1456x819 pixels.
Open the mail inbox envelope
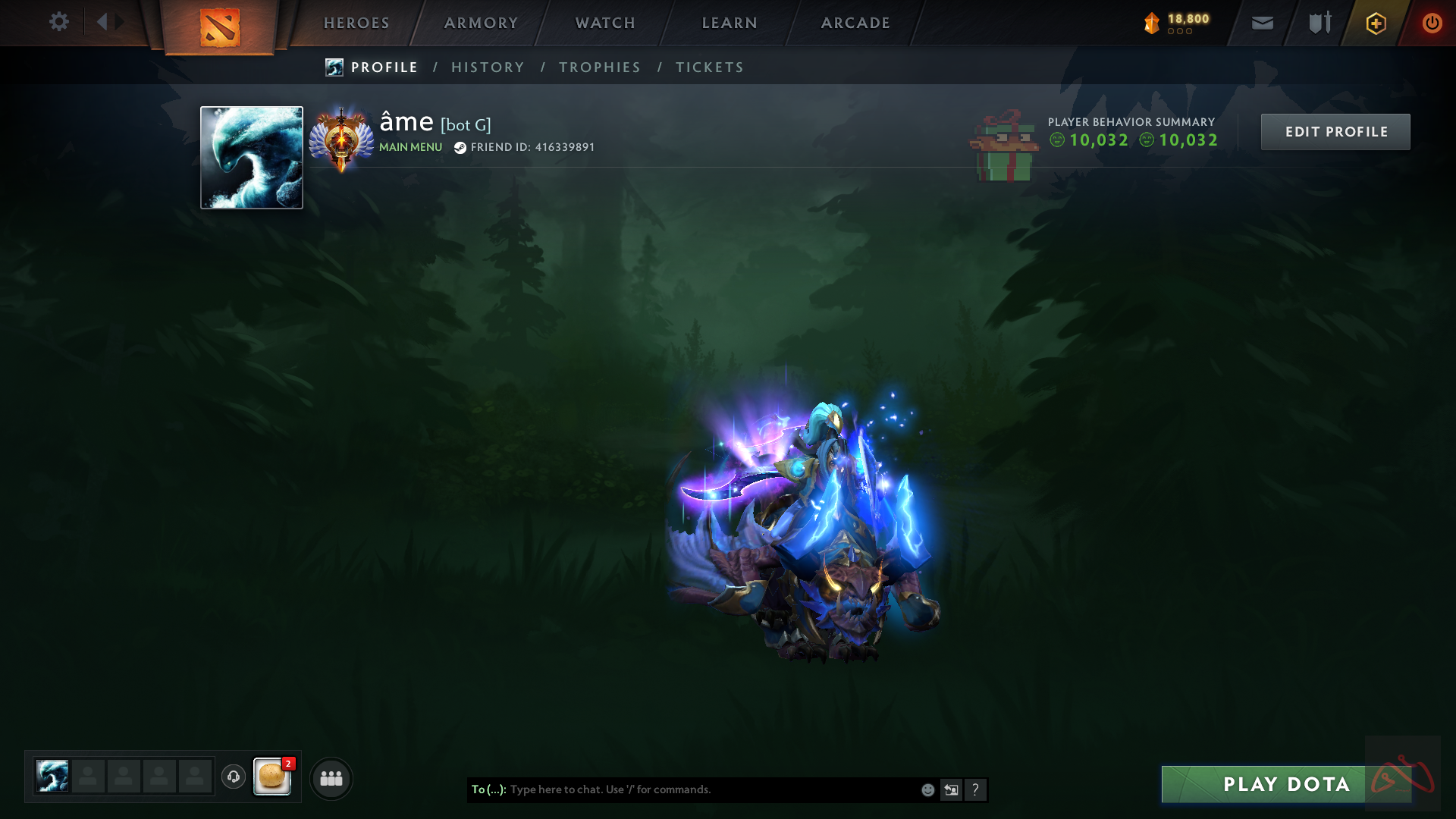[x=1263, y=24]
